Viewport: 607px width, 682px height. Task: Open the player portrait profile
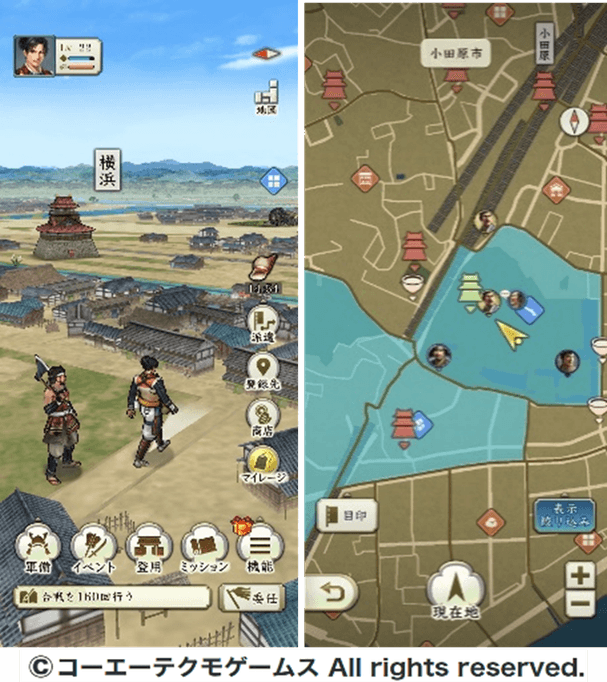click(34, 56)
